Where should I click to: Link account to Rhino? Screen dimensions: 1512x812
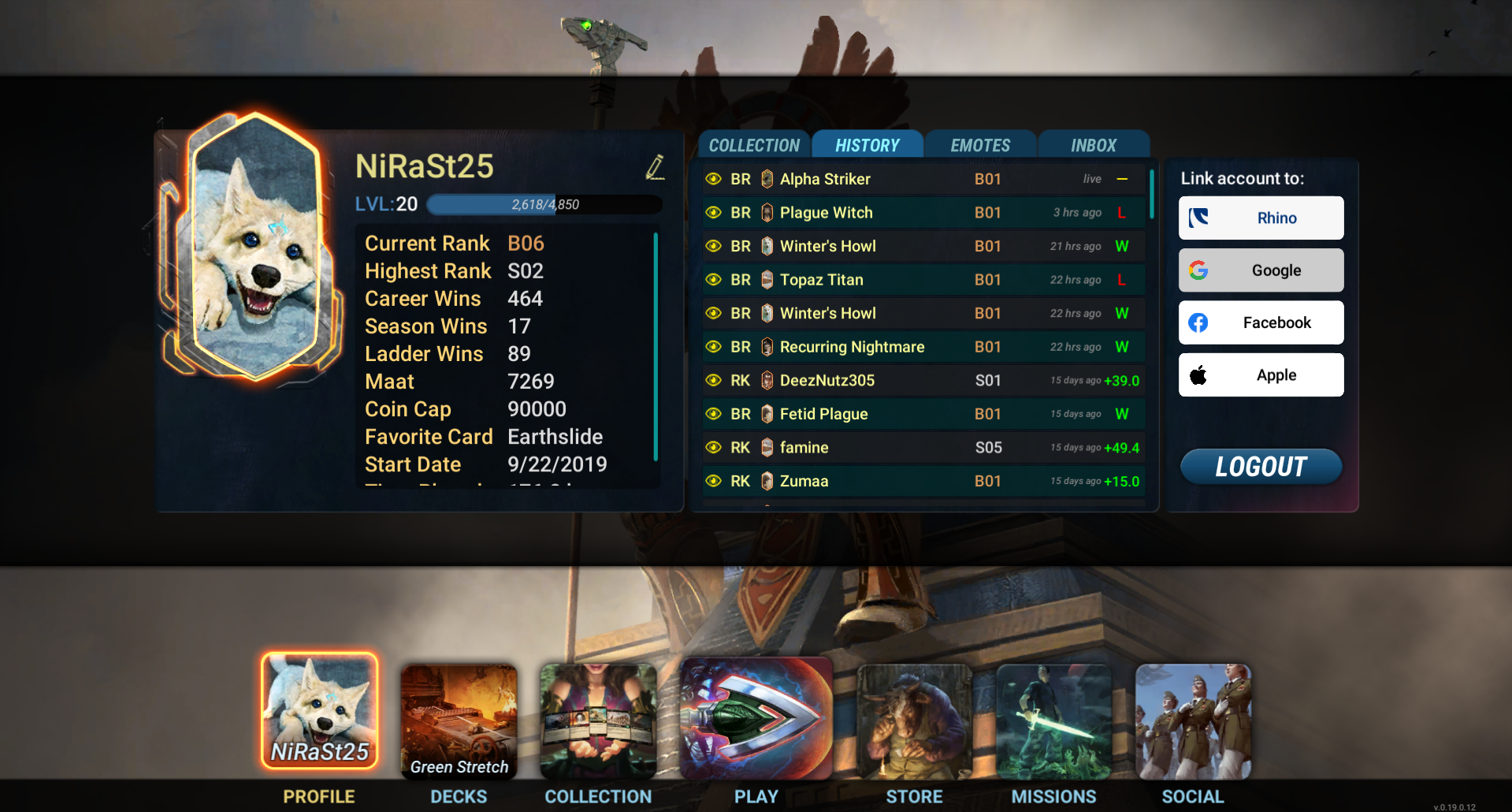pos(1261,218)
